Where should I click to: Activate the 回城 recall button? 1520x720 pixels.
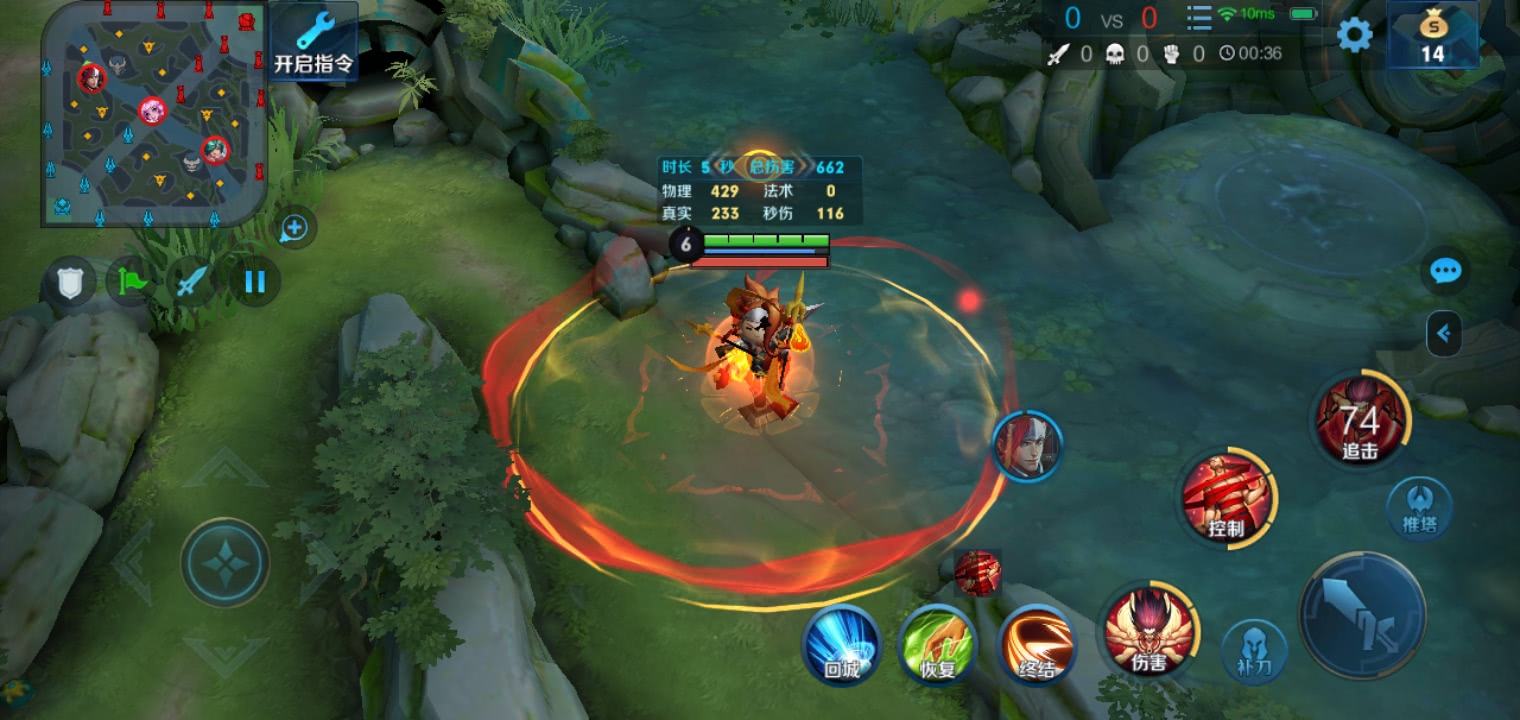842,644
